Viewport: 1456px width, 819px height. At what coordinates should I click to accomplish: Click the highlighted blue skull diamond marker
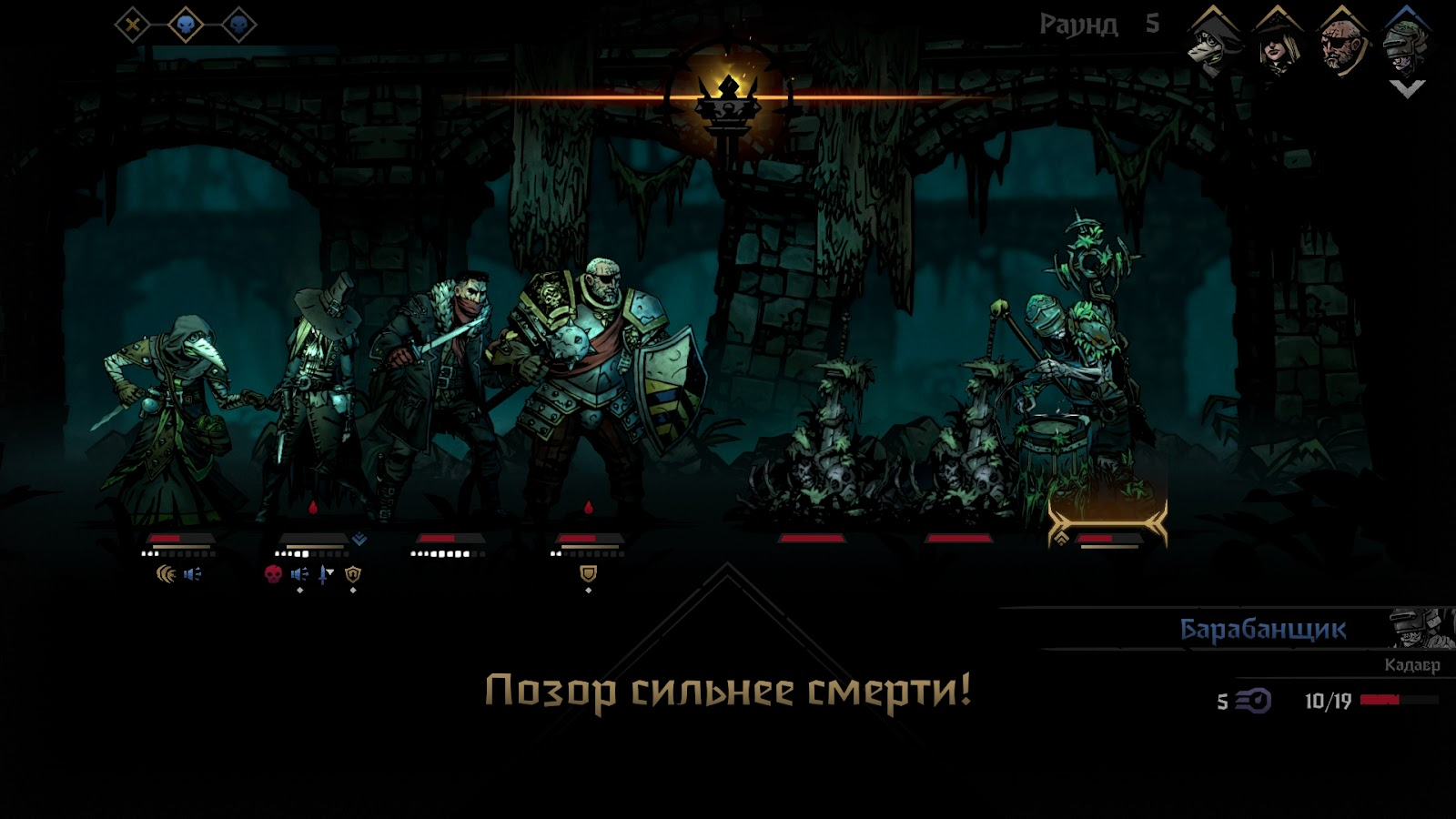coord(185,25)
